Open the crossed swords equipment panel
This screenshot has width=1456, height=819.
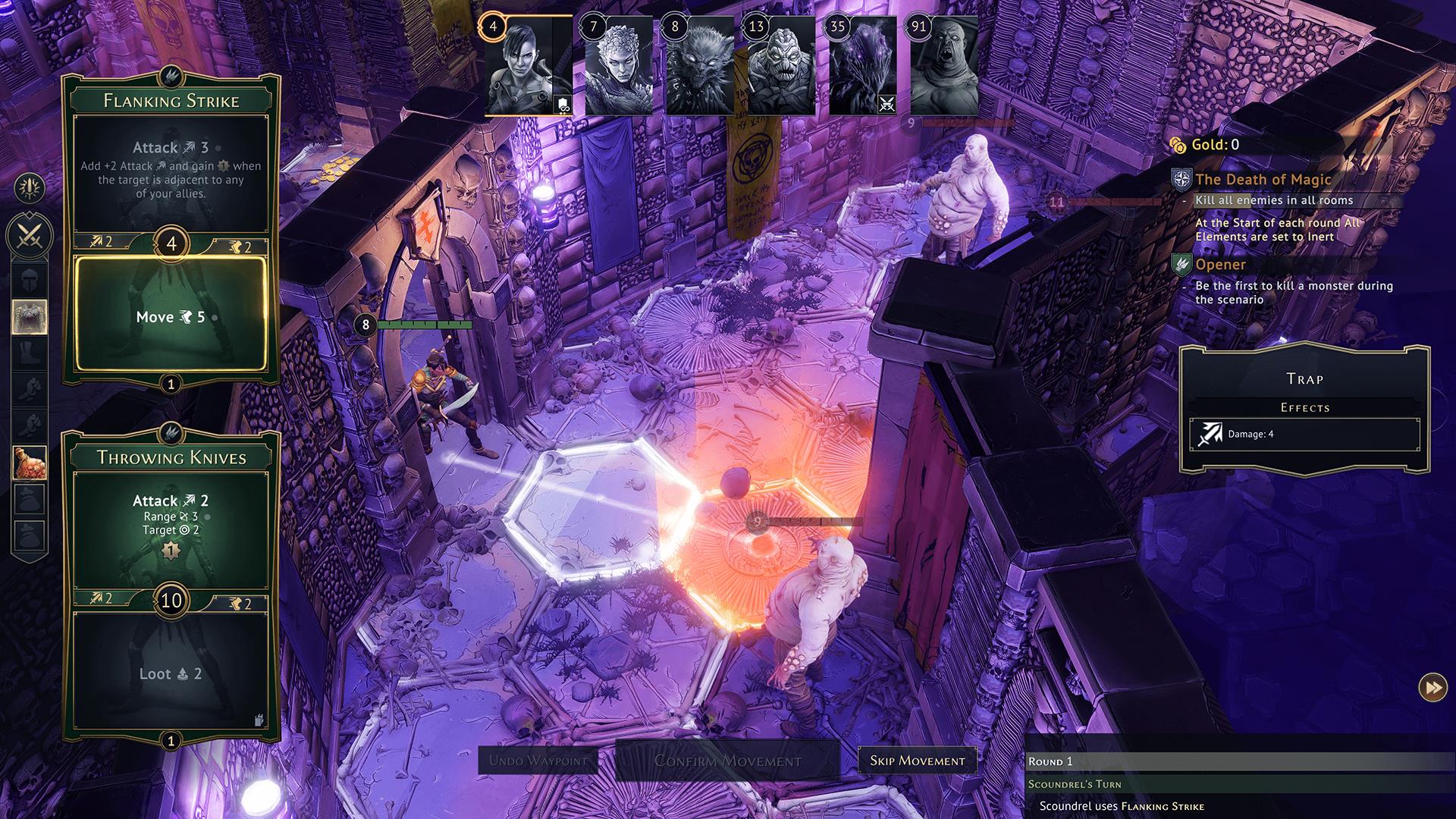(x=30, y=236)
